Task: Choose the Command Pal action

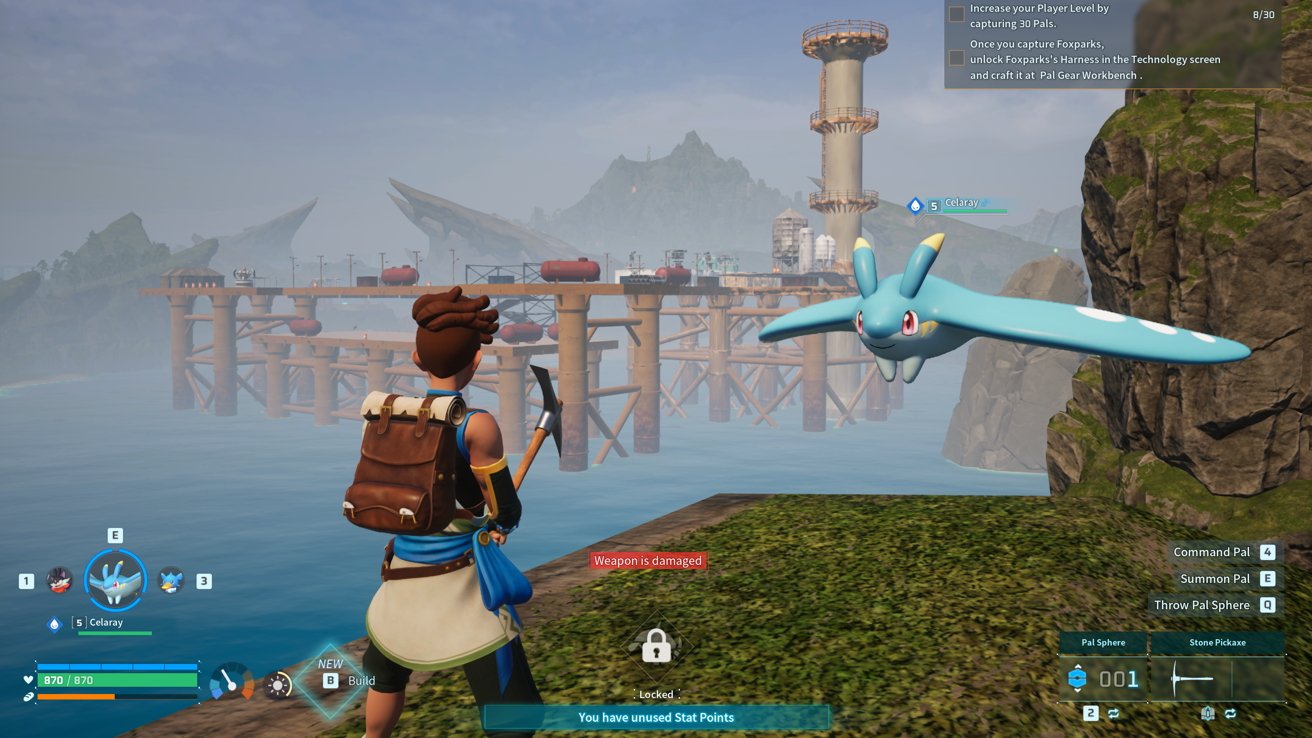Action: (1211, 552)
